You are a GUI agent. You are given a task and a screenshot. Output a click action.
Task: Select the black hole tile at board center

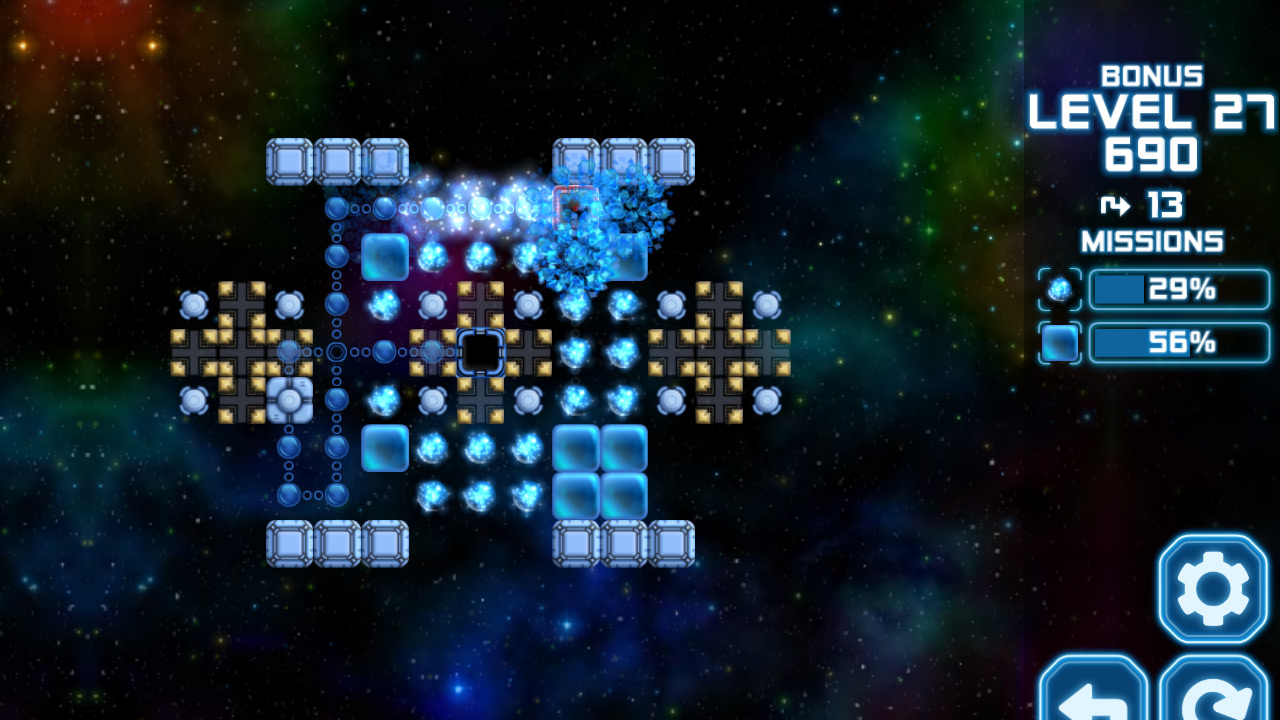tap(480, 352)
